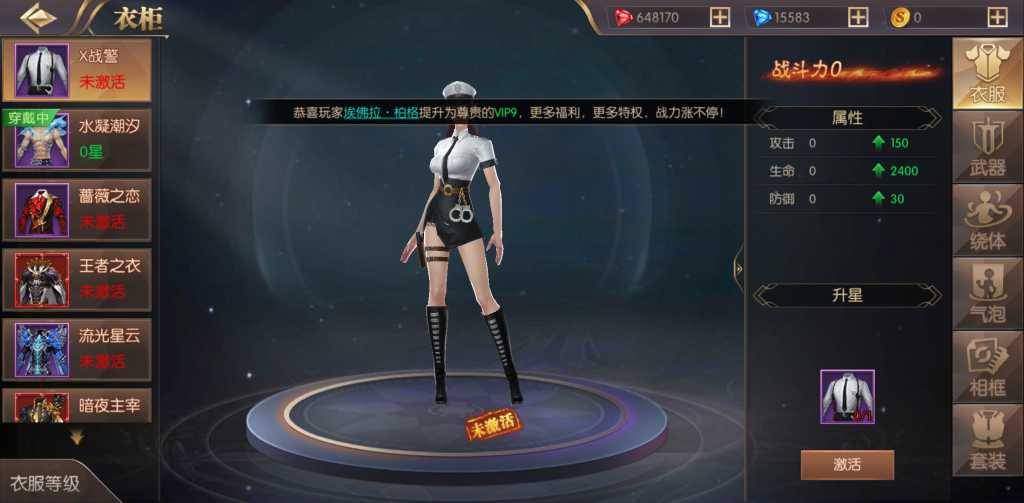Choose the 暗夜主宰 outfit
Viewport: 1024px width, 503px height.
[x=77, y=405]
